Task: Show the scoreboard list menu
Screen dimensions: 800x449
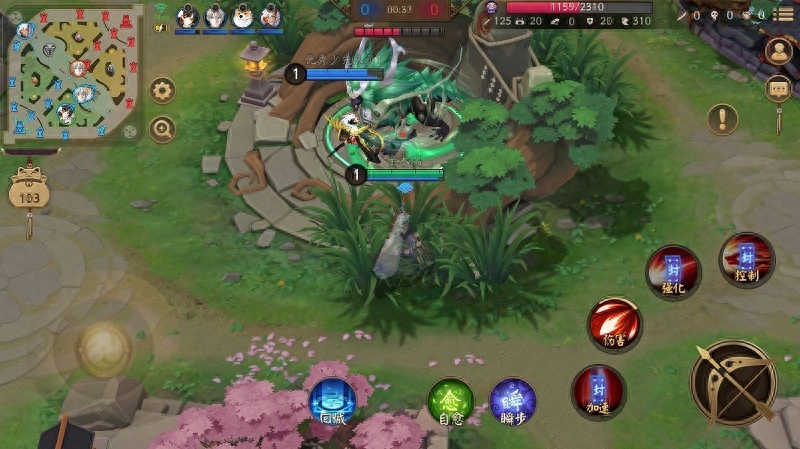Action: coord(782,15)
